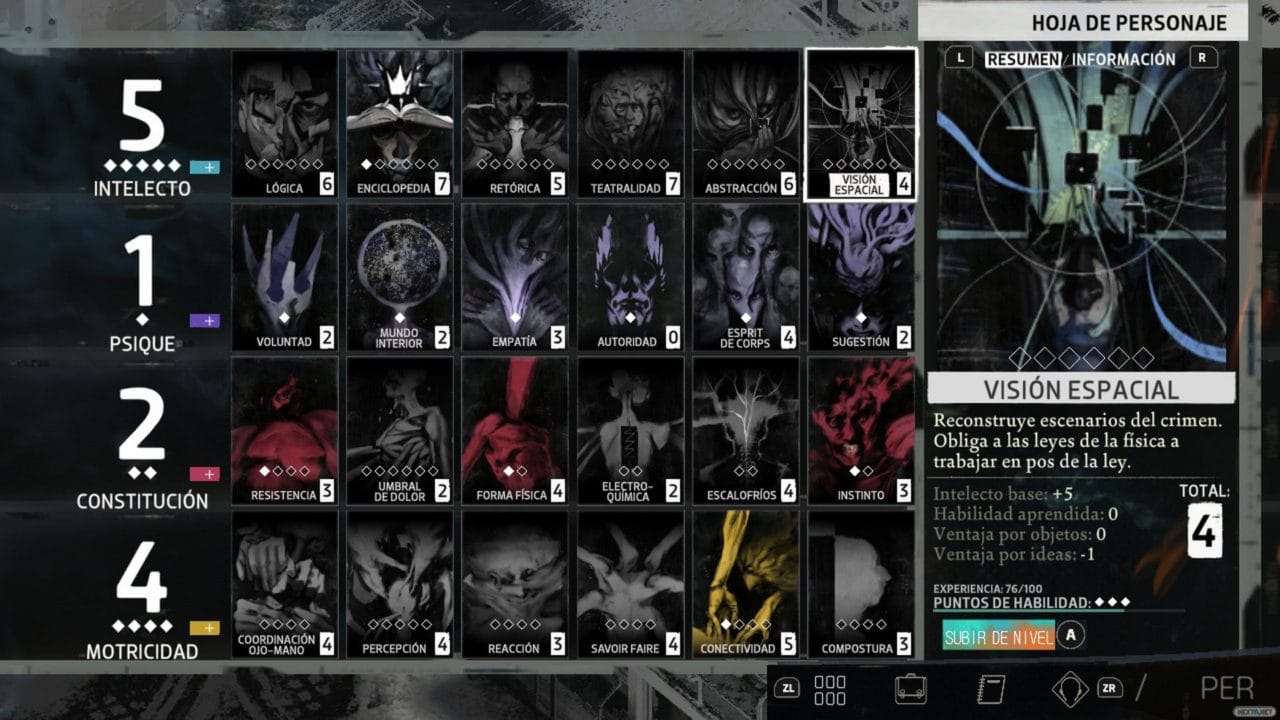
Task: Open the Esprit de Corps skill card
Action: pyautogui.click(x=746, y=277)
